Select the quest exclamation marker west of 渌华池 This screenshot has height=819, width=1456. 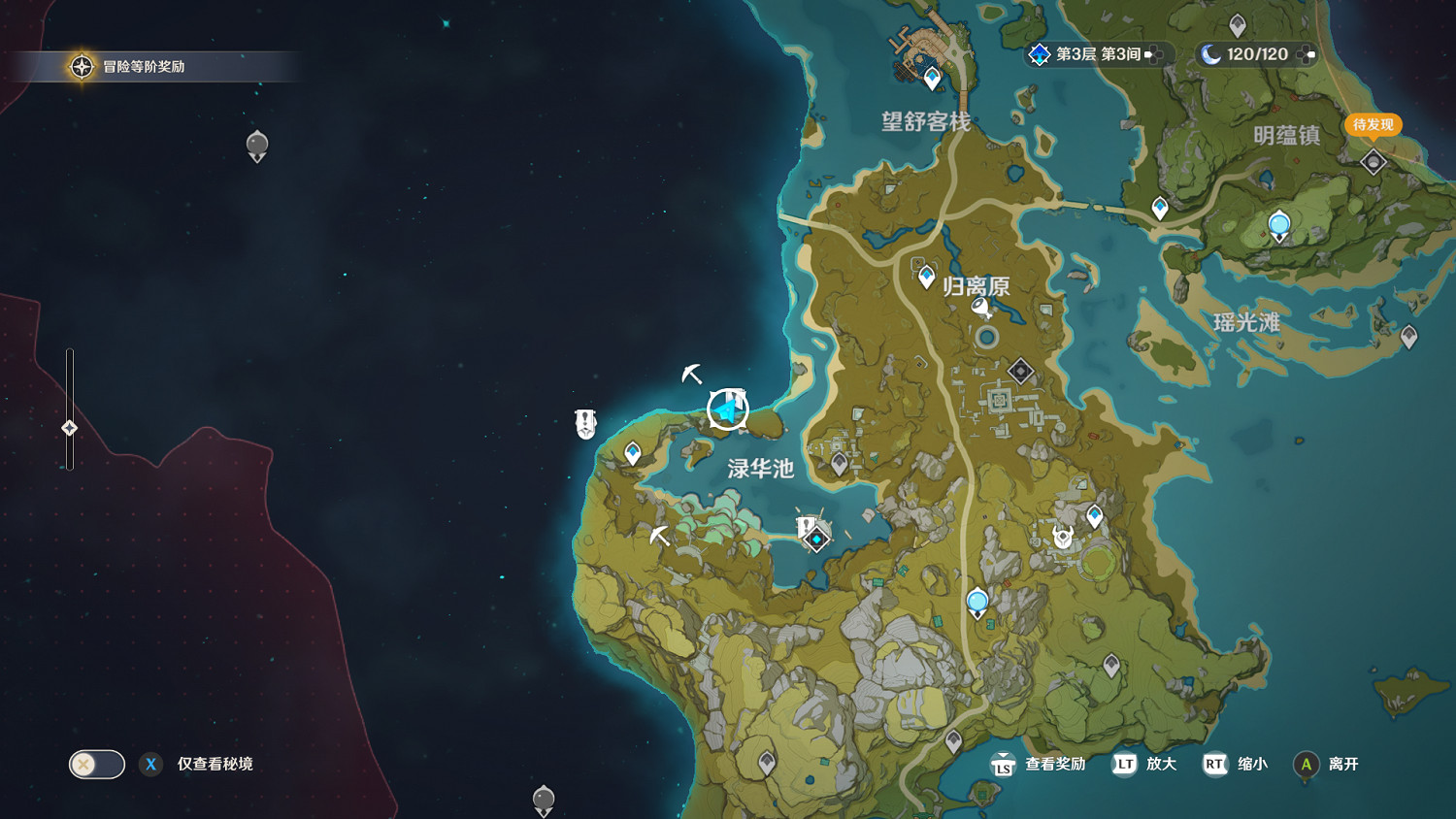point(583,421)
